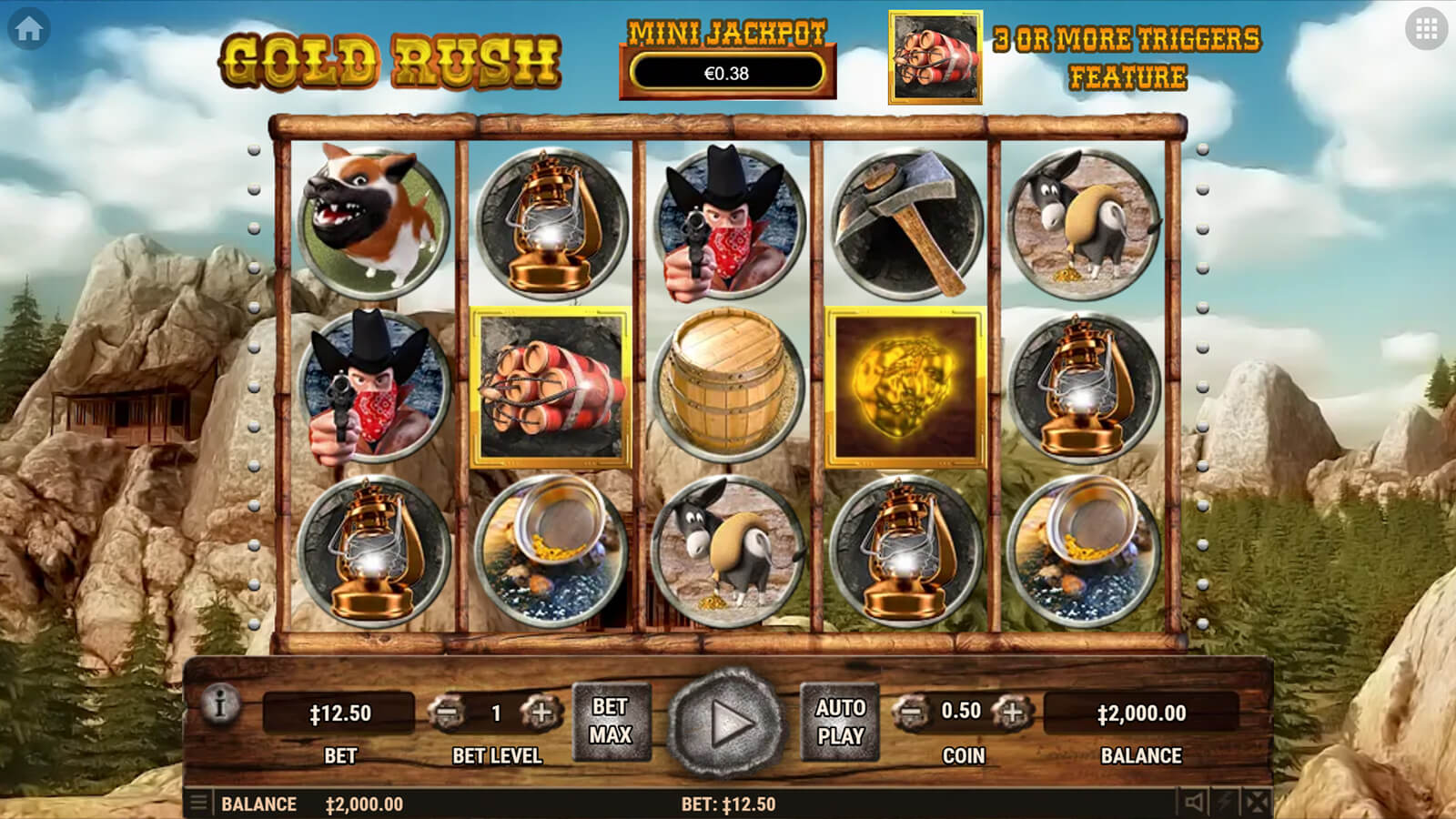Increase the bet level
Screen dimensions: 1456x819
[541, 713]
